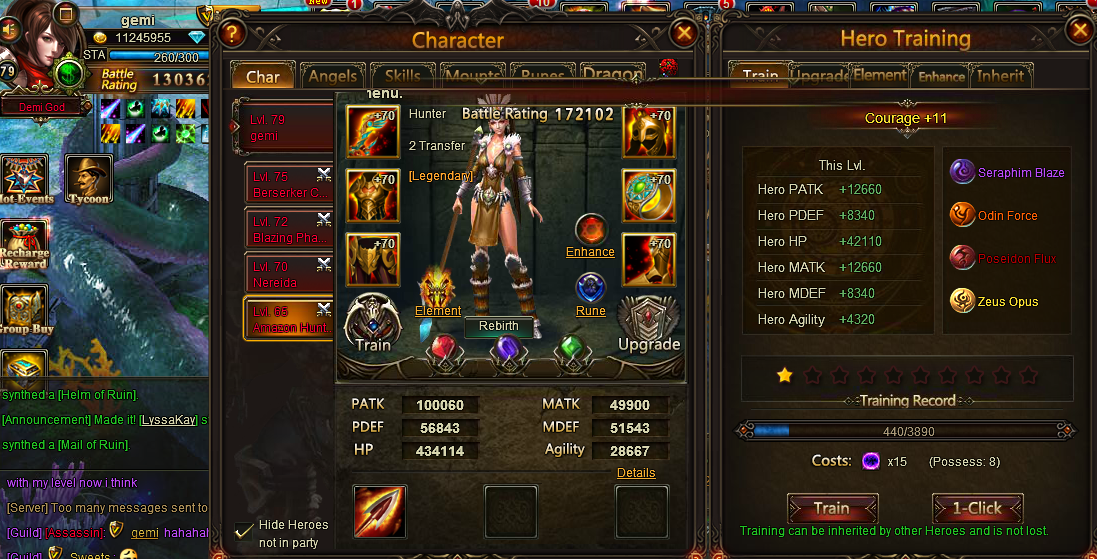
Task: Toggle Hide Heroes not in party
Action: coord(243,530)
